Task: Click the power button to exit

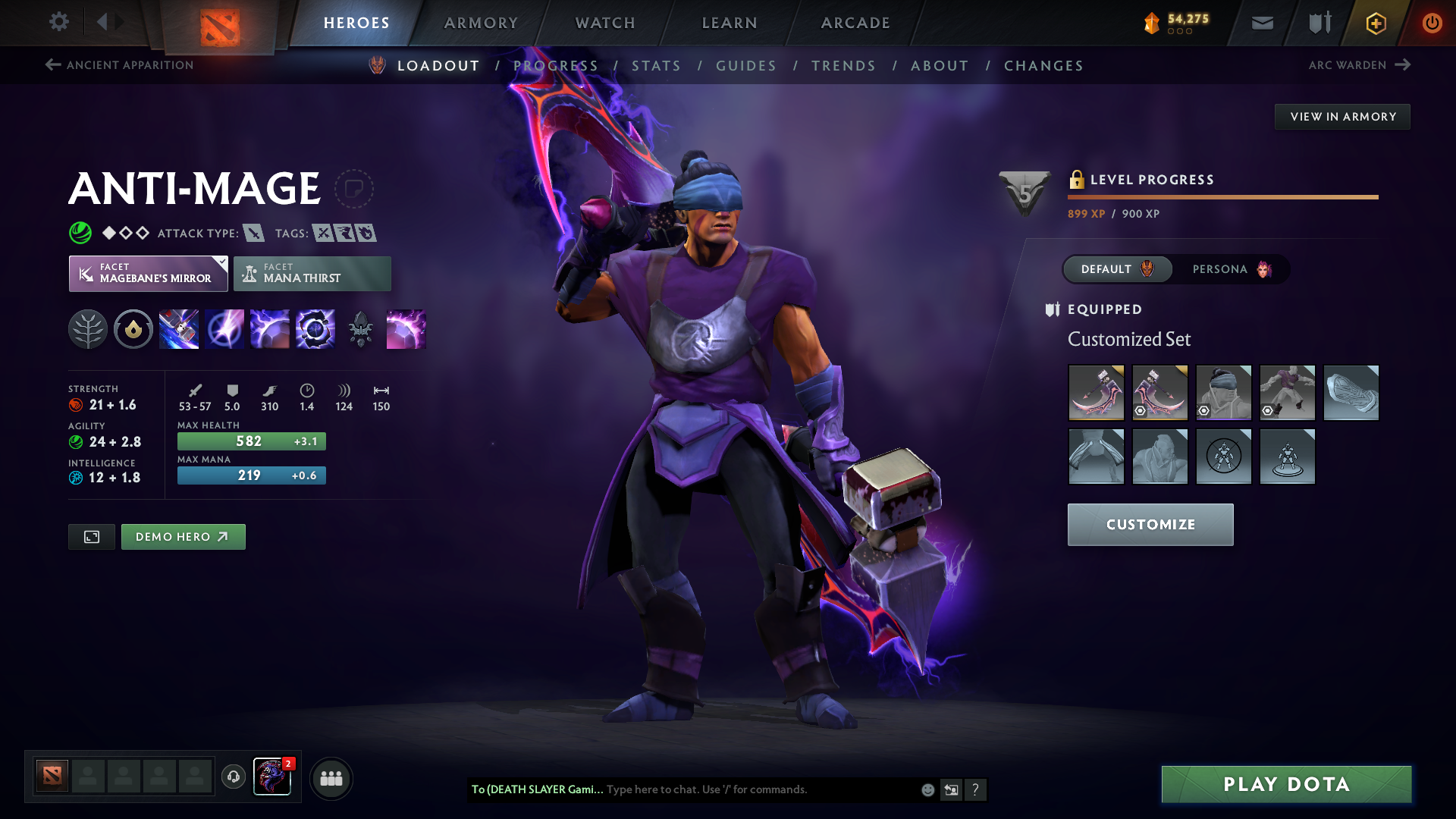Action: tap(1432, 23)
